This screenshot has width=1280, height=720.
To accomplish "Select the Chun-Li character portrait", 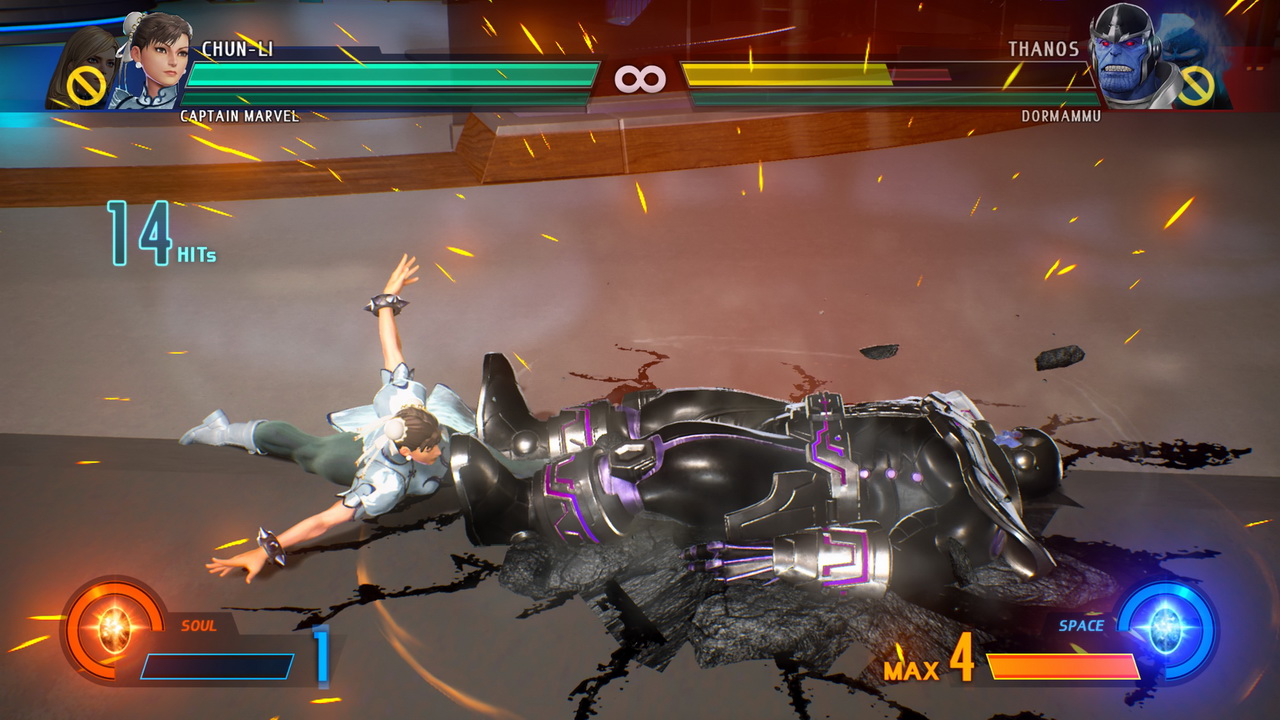I will (156, 58).
